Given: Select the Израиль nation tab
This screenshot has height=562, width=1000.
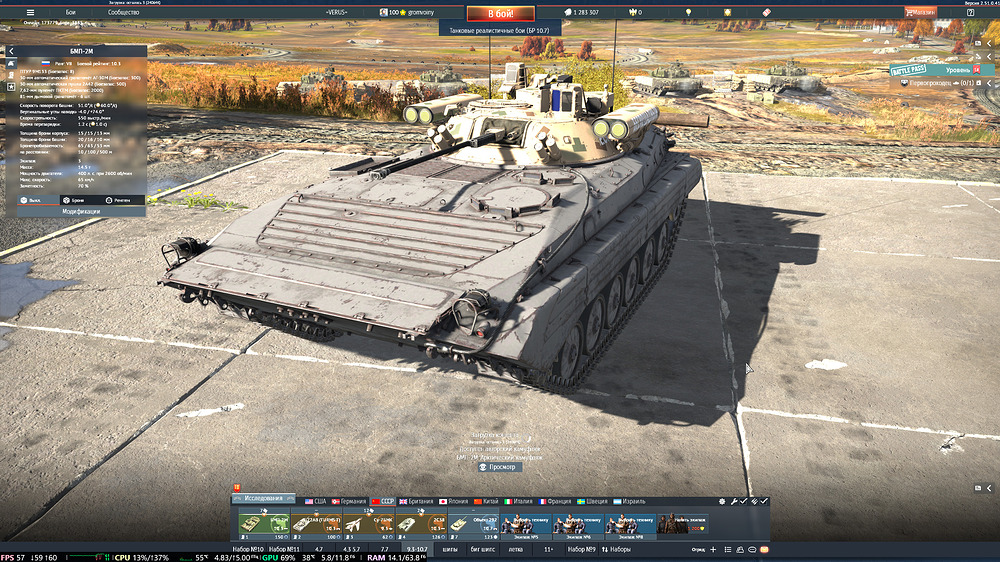Looking at the screenshot, I should 629,500.
